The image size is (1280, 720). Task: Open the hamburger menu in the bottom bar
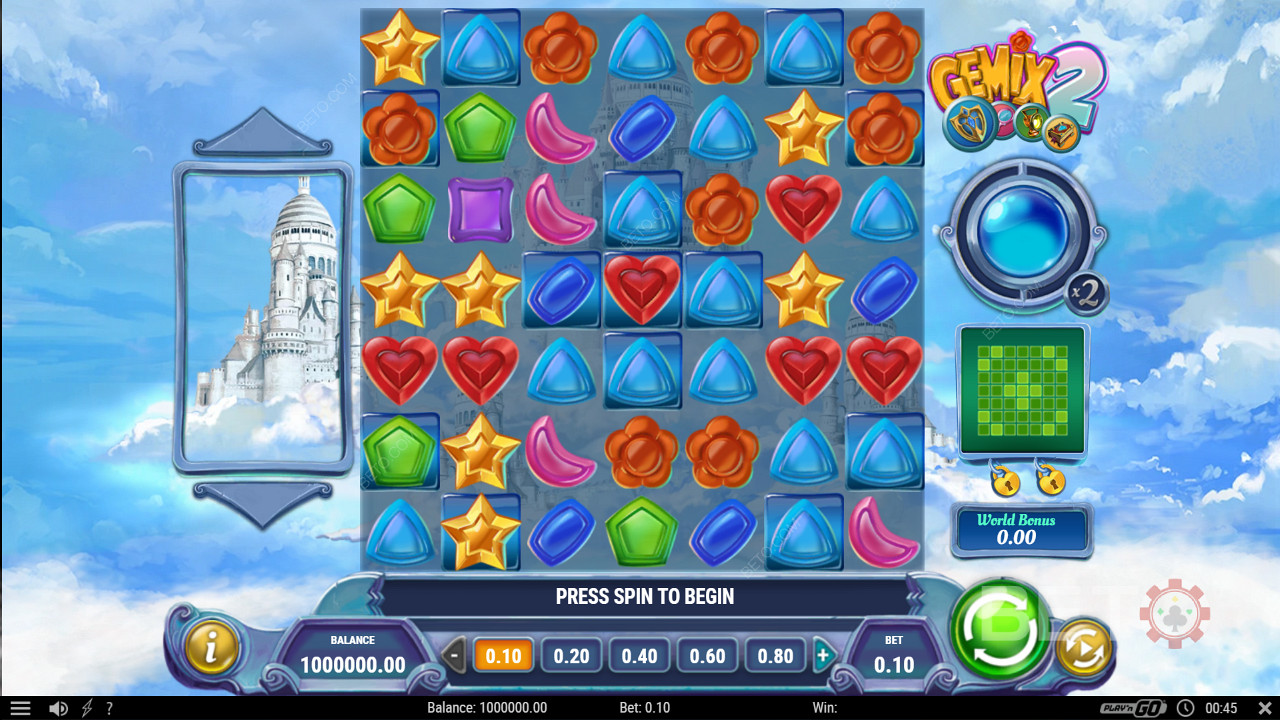tap(20, 708)
